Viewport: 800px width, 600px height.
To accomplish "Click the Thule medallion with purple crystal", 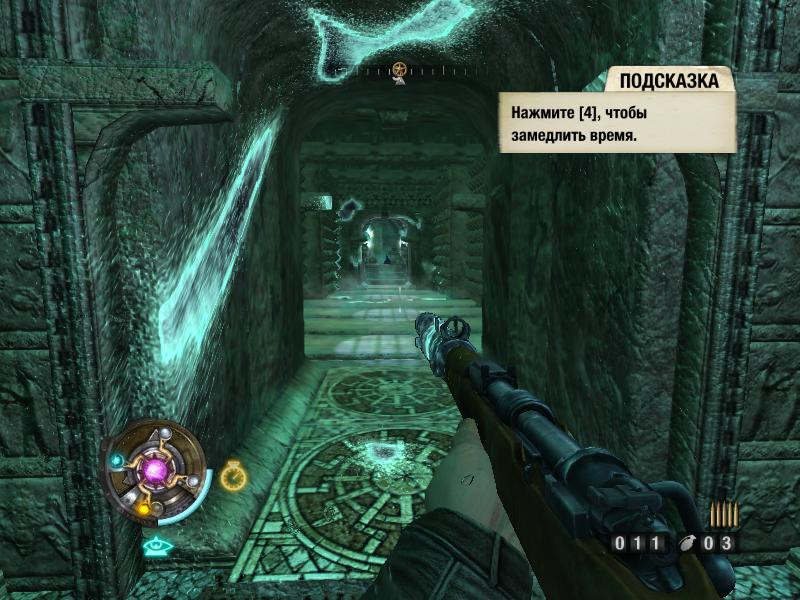I will (x=155, y=469).
